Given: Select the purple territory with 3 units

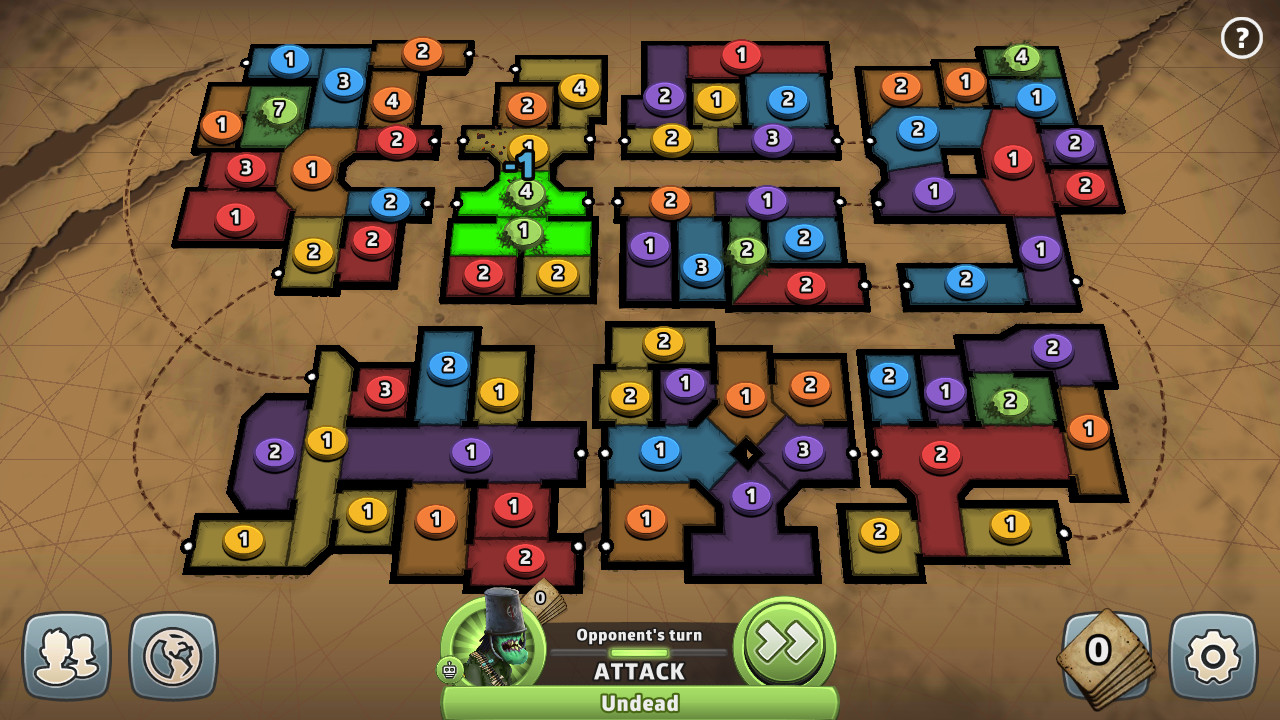Looking at the screenshot, I should point(803,449).
